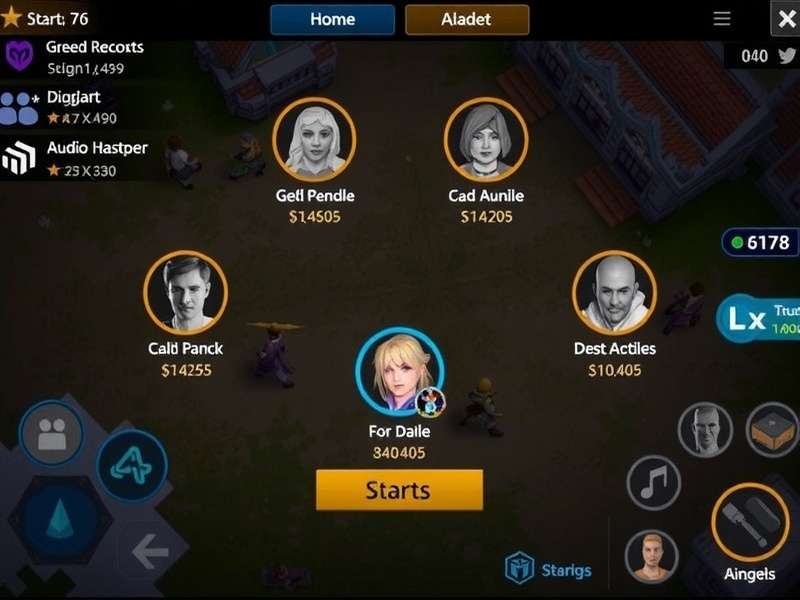Click the back arrow button
The height and width of the screenshot is (600, 800).
151,551
